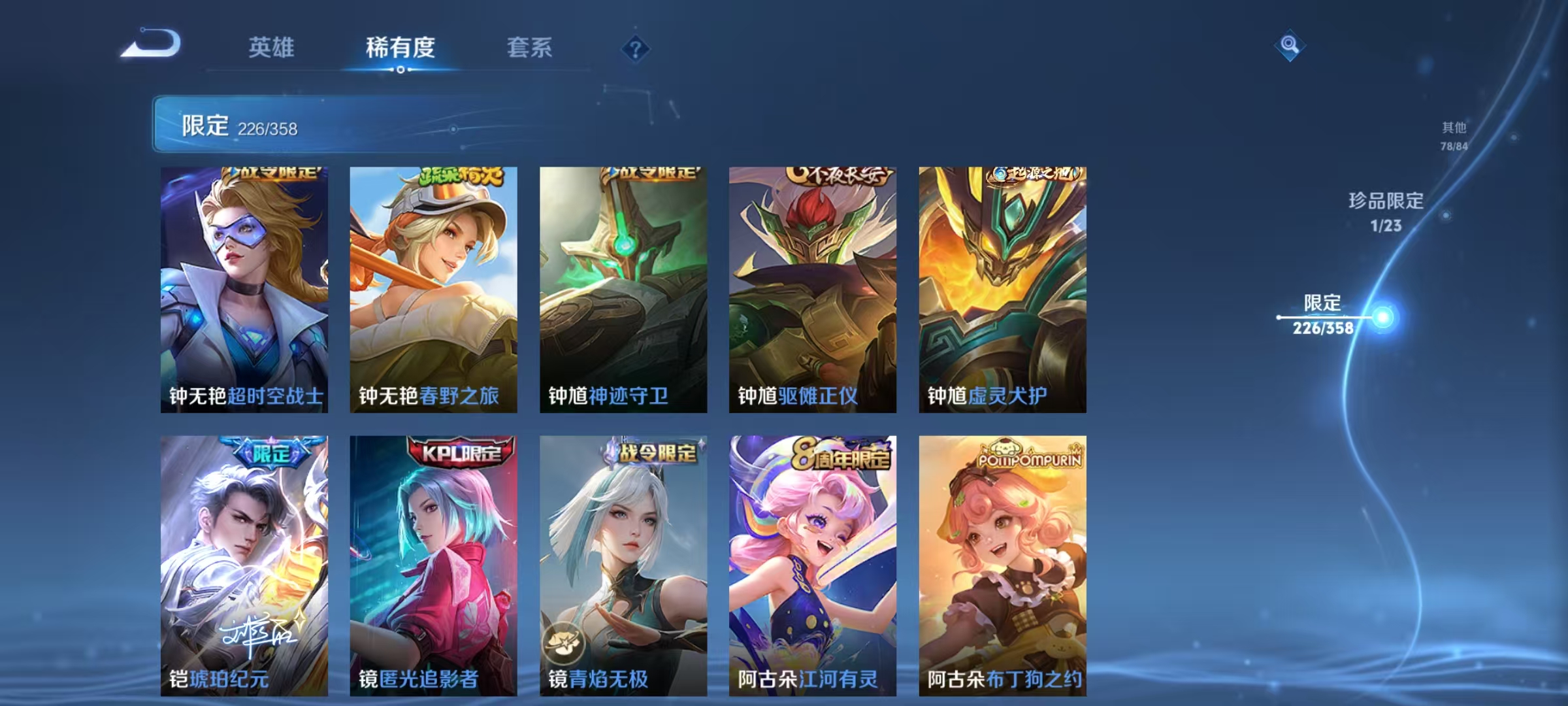
Task: Select the 稀有度 tab
Action: pyautogui.click(x=400, y=48)
